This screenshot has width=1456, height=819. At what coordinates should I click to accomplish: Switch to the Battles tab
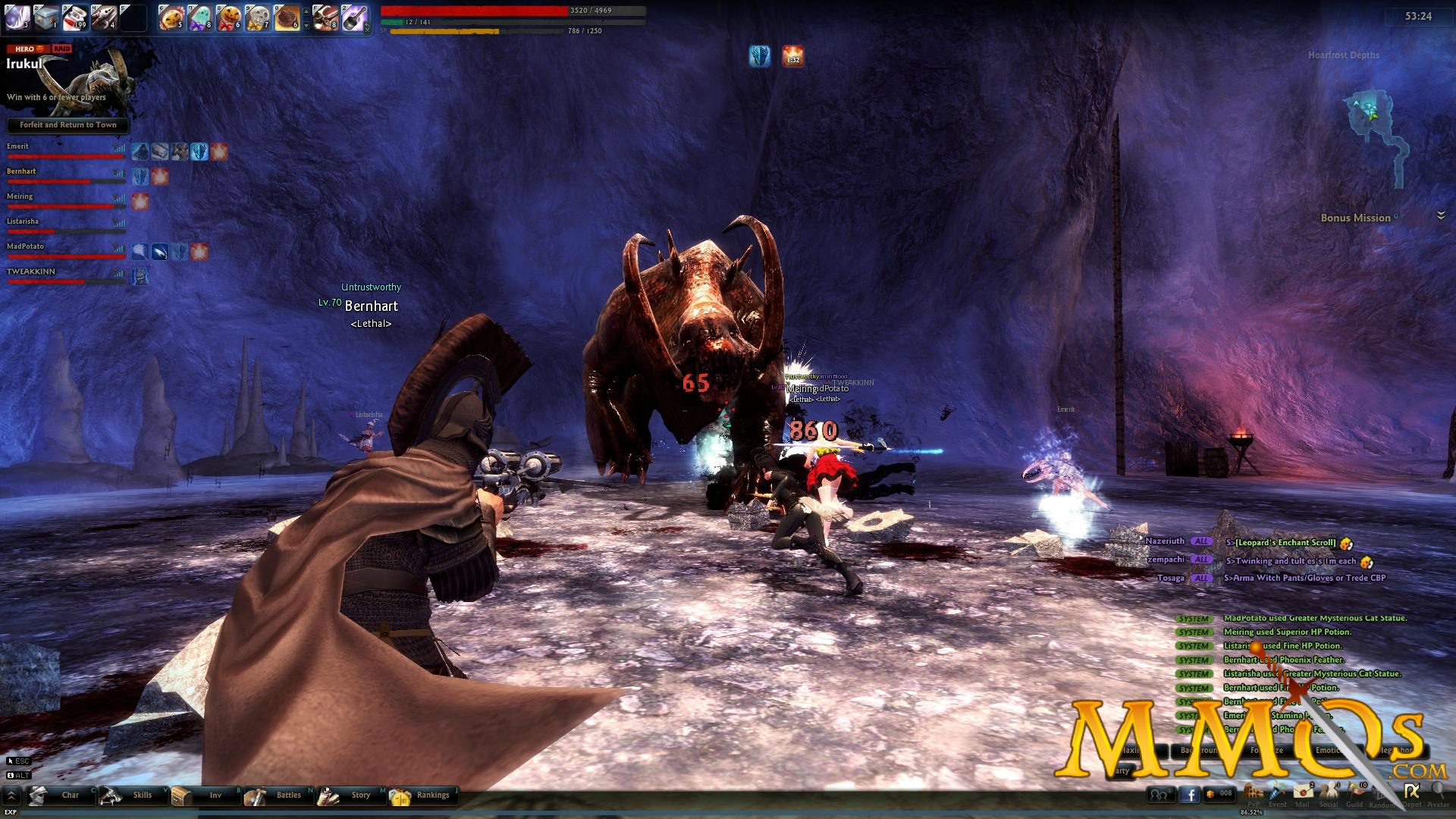289,795
